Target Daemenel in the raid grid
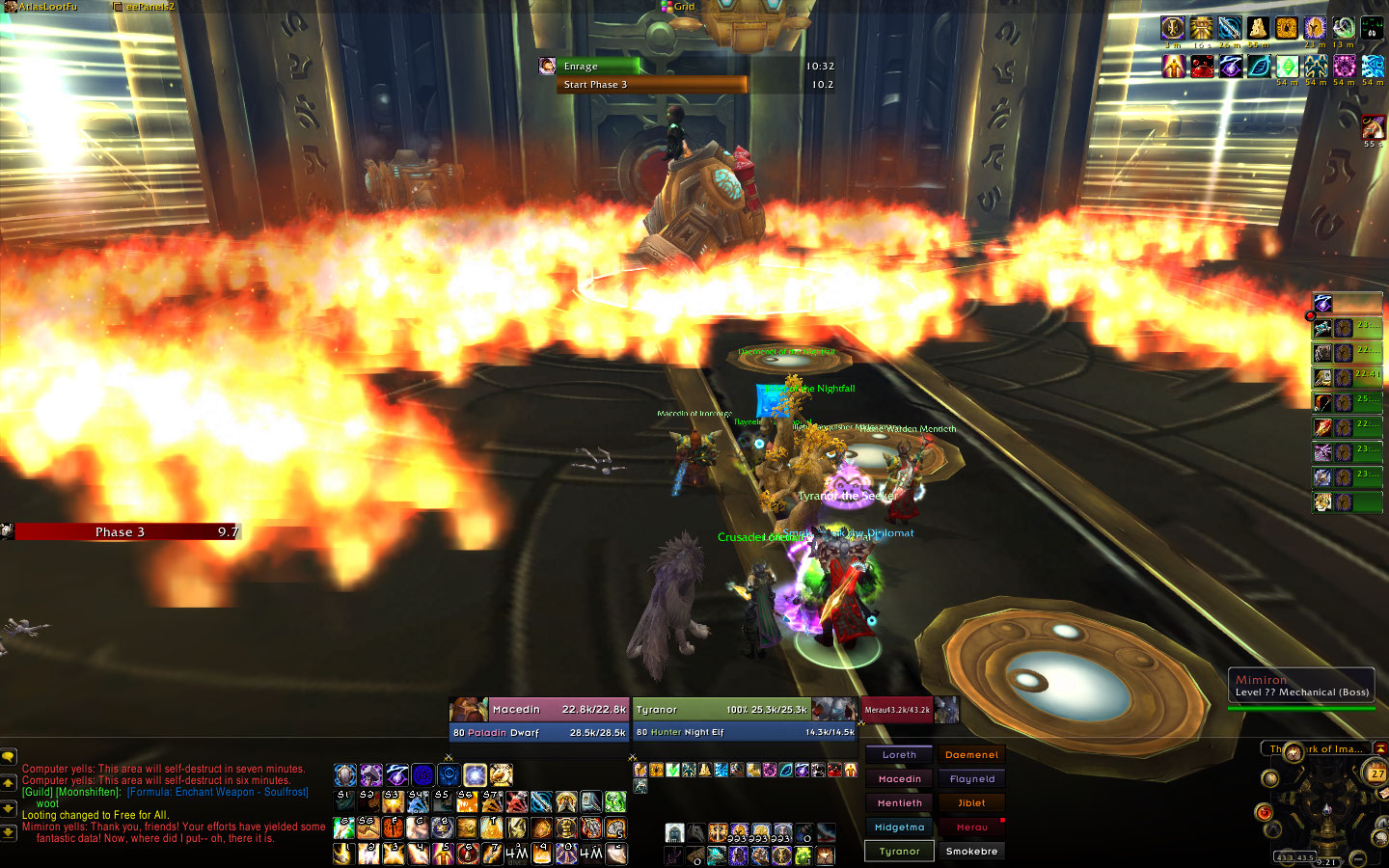1389x868 pixels. click(971, 755)
